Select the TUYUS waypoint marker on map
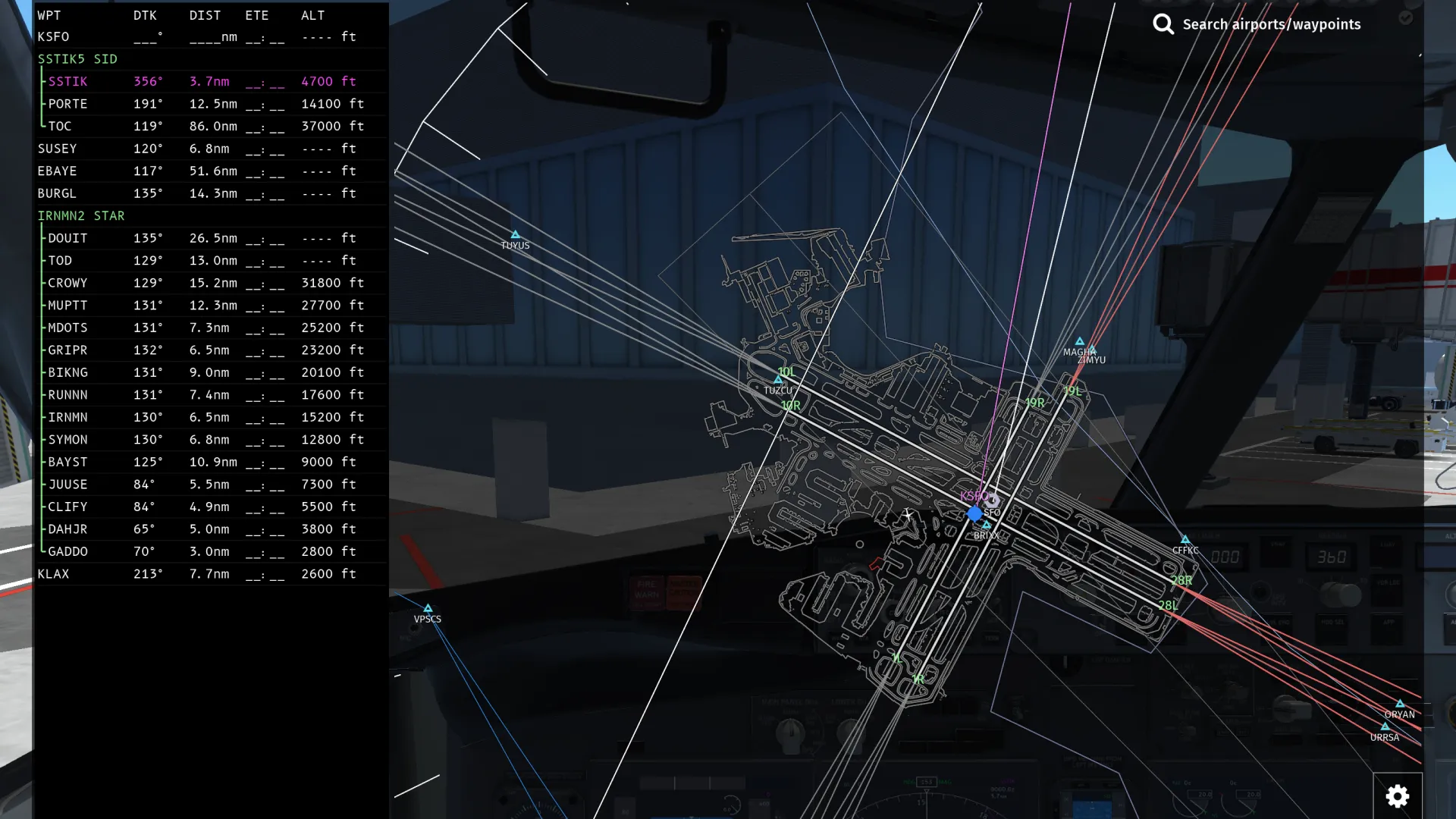The height and width of the screenshot is (819, 1456). (516, 234)
